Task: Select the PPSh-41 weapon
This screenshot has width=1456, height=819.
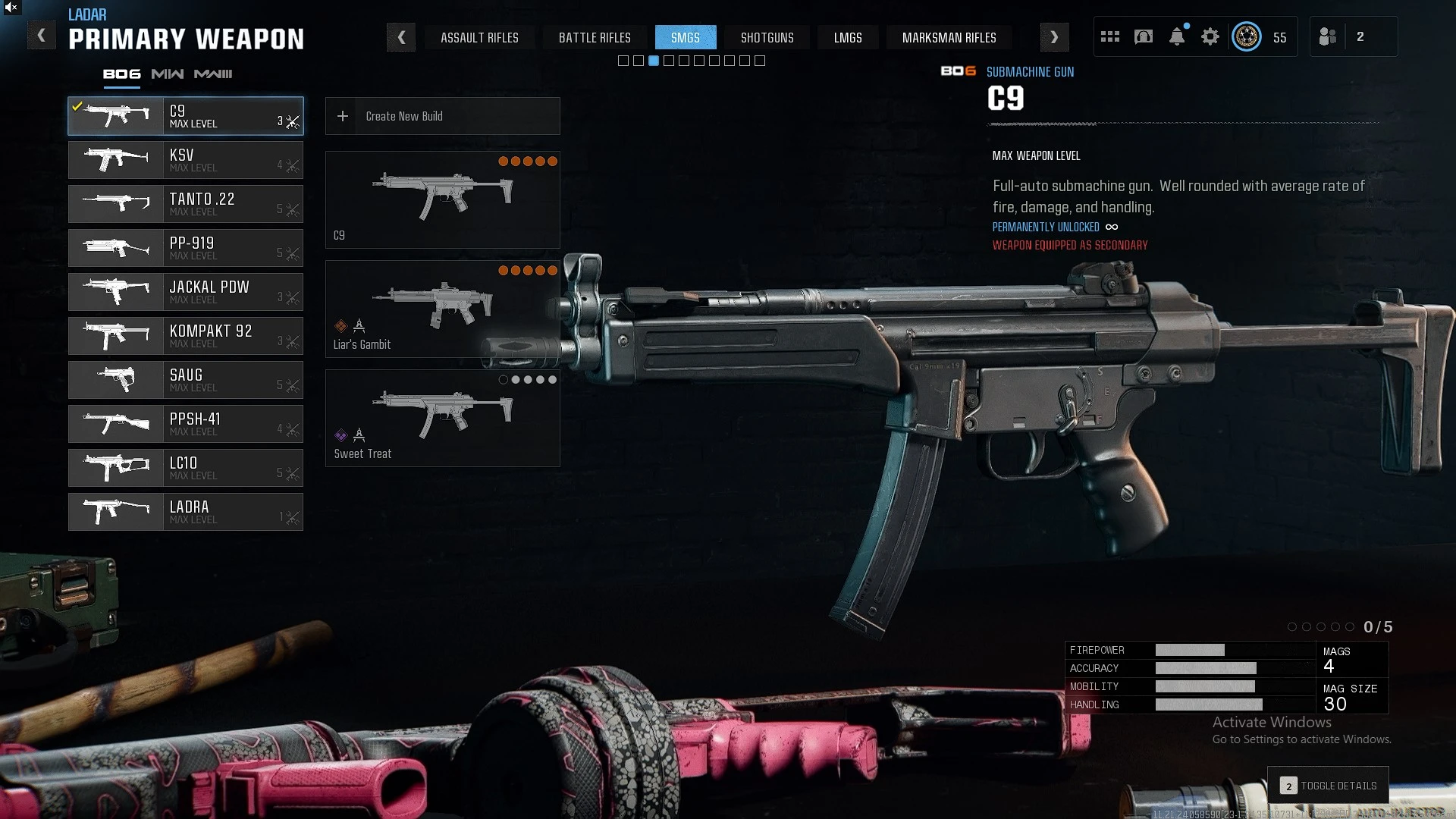Action: click(186, 424)
